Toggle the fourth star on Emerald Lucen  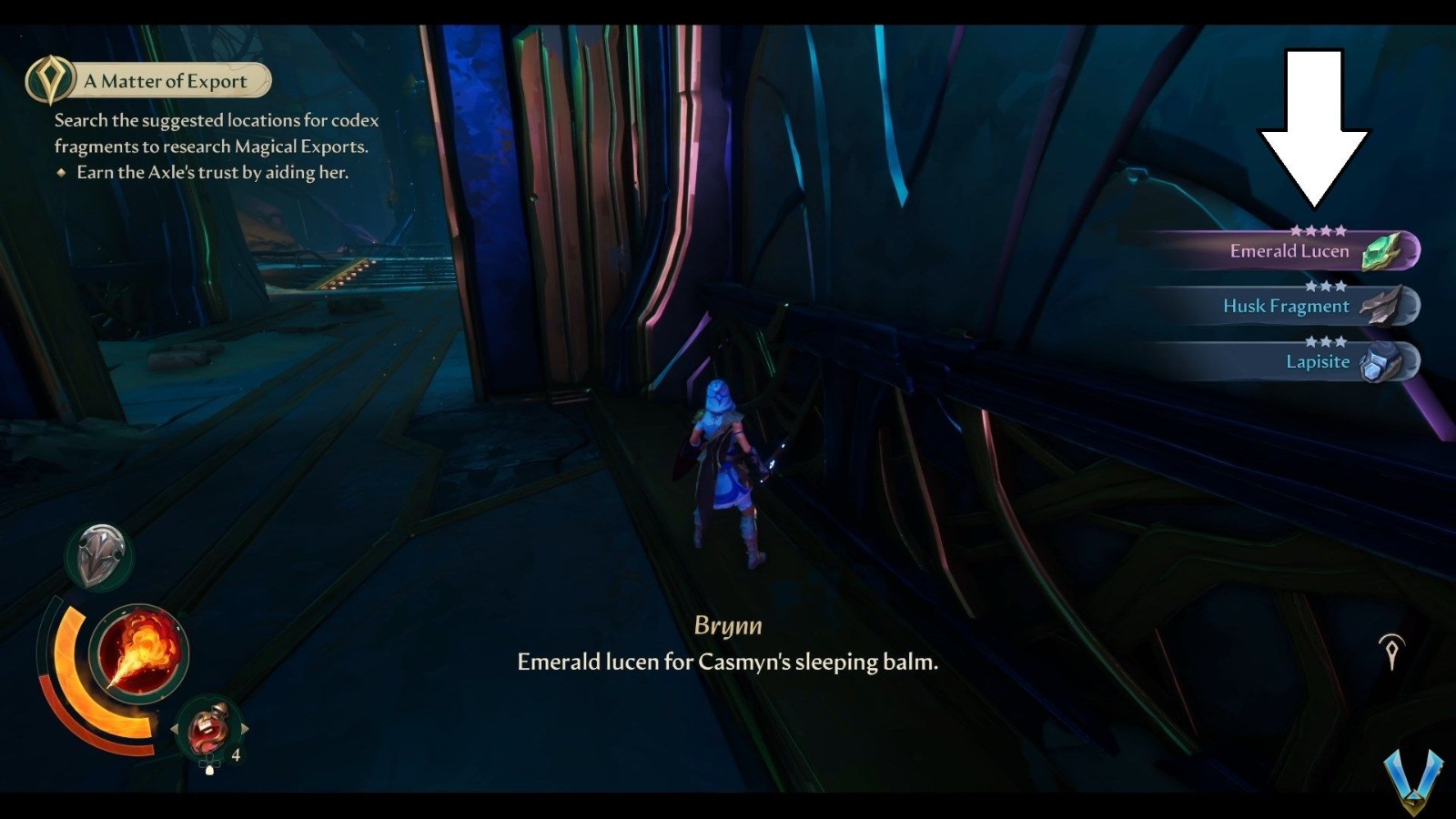point(1340,229)
